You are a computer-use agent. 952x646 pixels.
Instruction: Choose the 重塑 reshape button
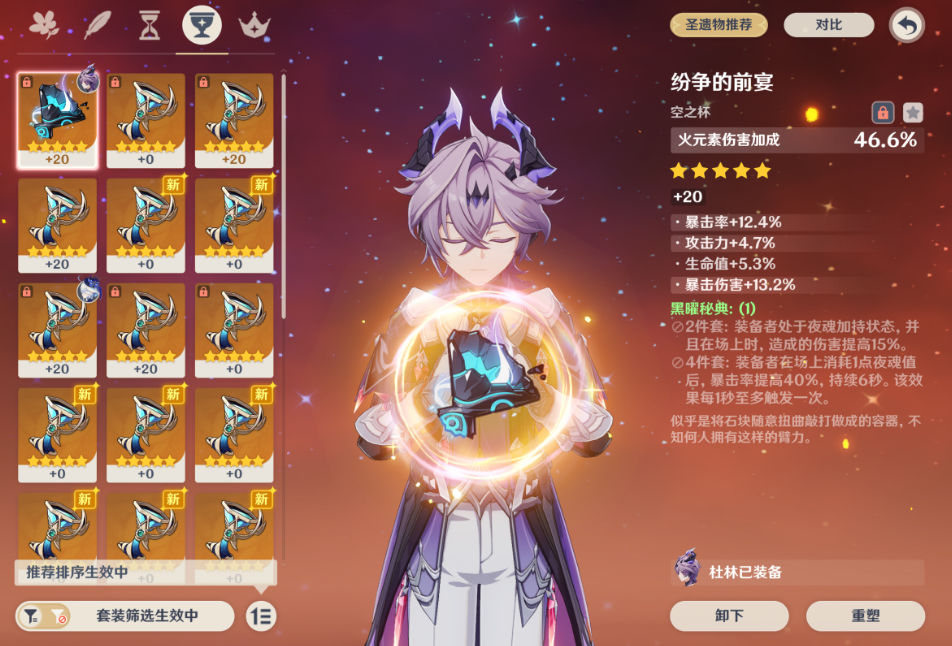point(865,616)
